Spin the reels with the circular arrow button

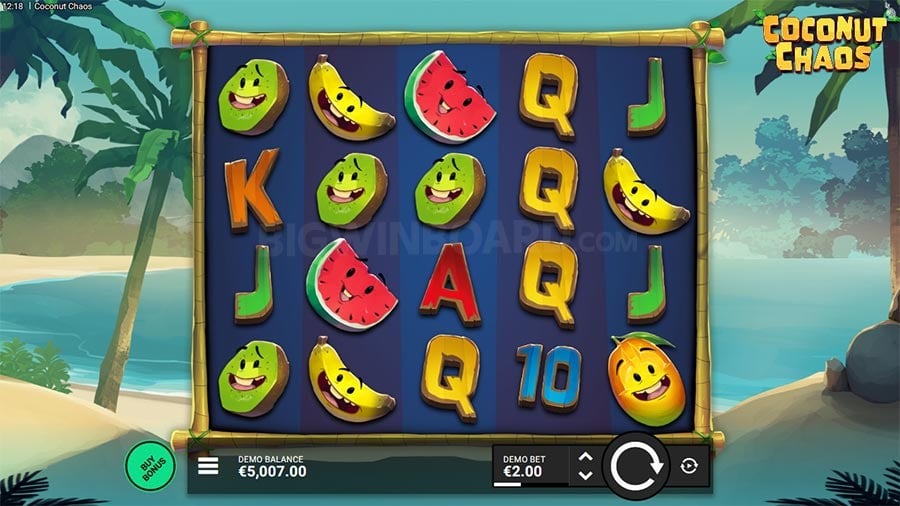[635, 466]
